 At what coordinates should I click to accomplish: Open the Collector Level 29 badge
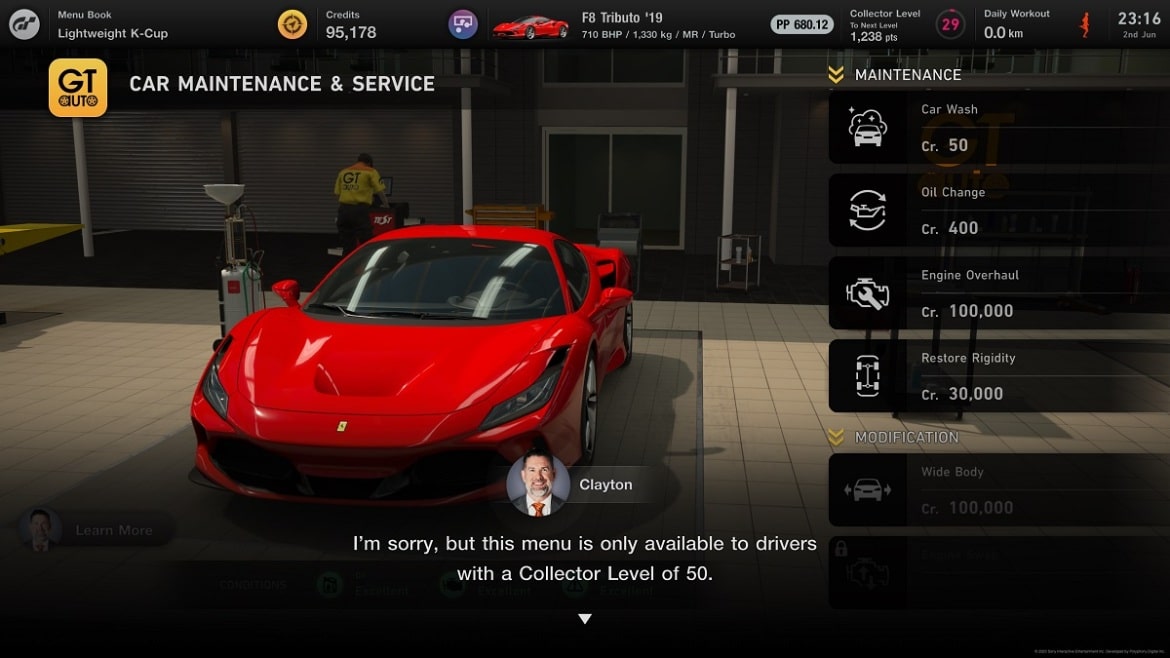950,25
